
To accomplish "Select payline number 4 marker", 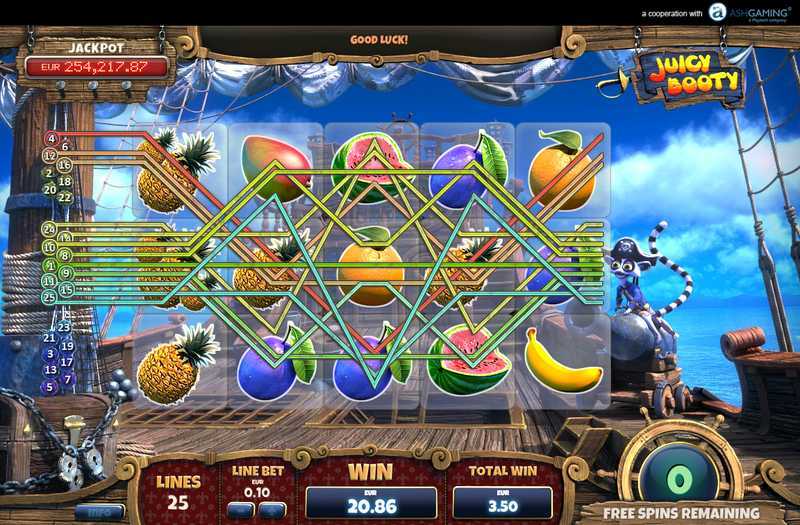I will (x=51, y=138).
